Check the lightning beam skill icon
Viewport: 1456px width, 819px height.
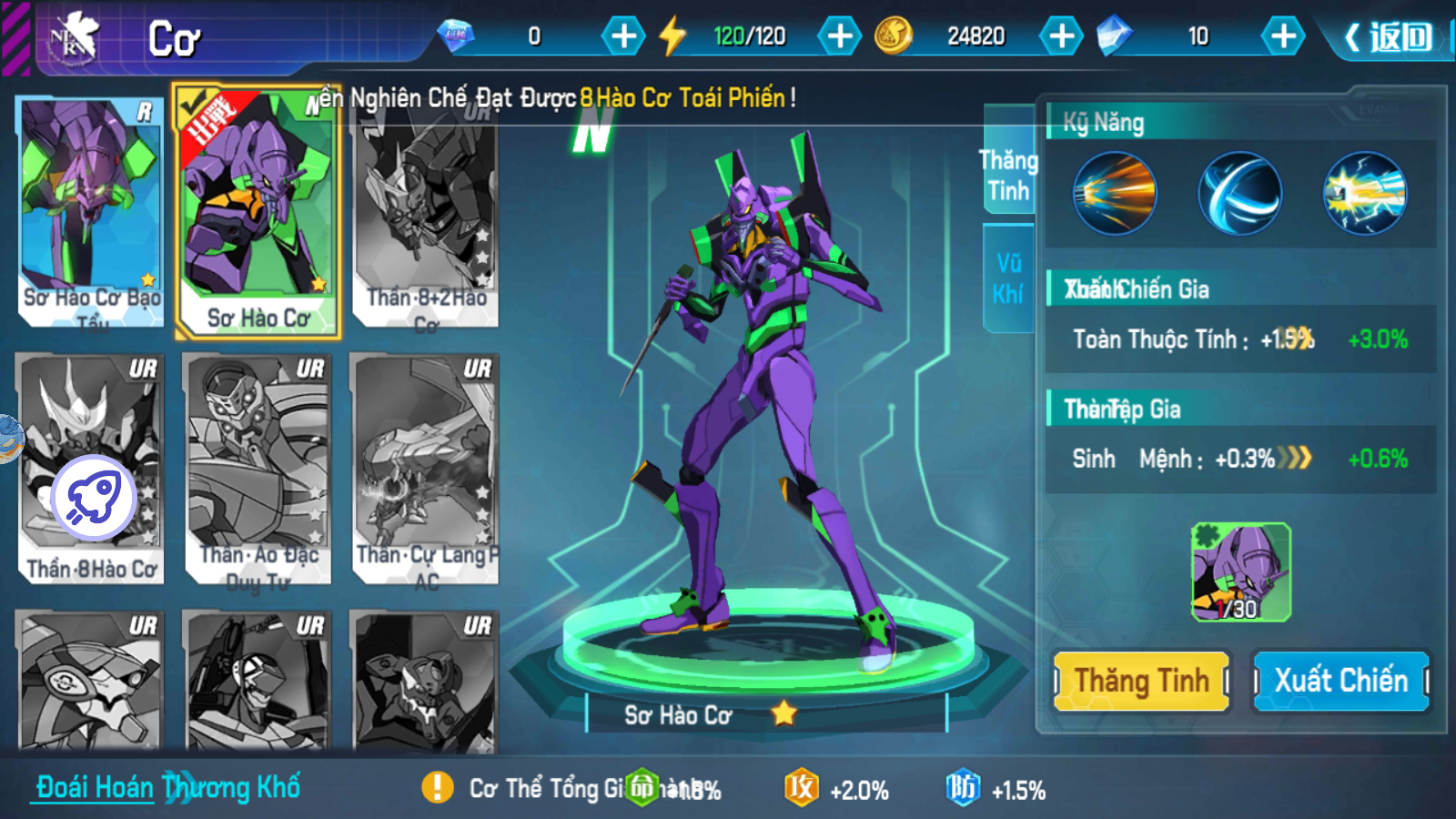coord(1364,194)
